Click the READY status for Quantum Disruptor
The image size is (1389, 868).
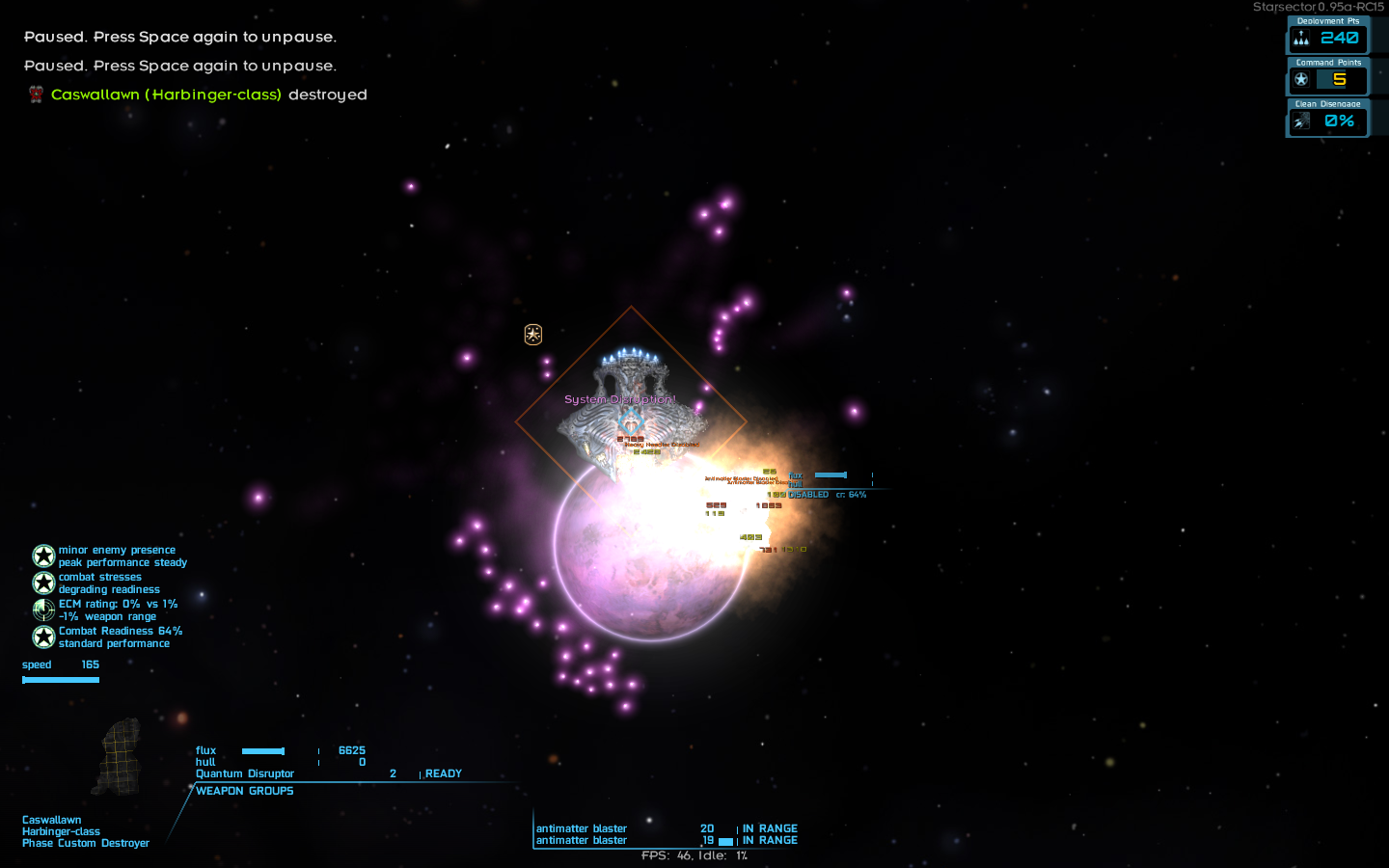point(444,773)
